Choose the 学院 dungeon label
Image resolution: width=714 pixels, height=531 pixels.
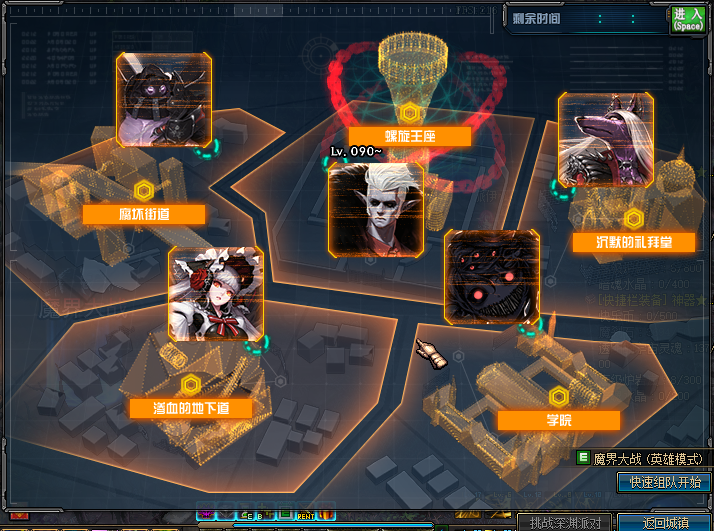coord(559,420)
